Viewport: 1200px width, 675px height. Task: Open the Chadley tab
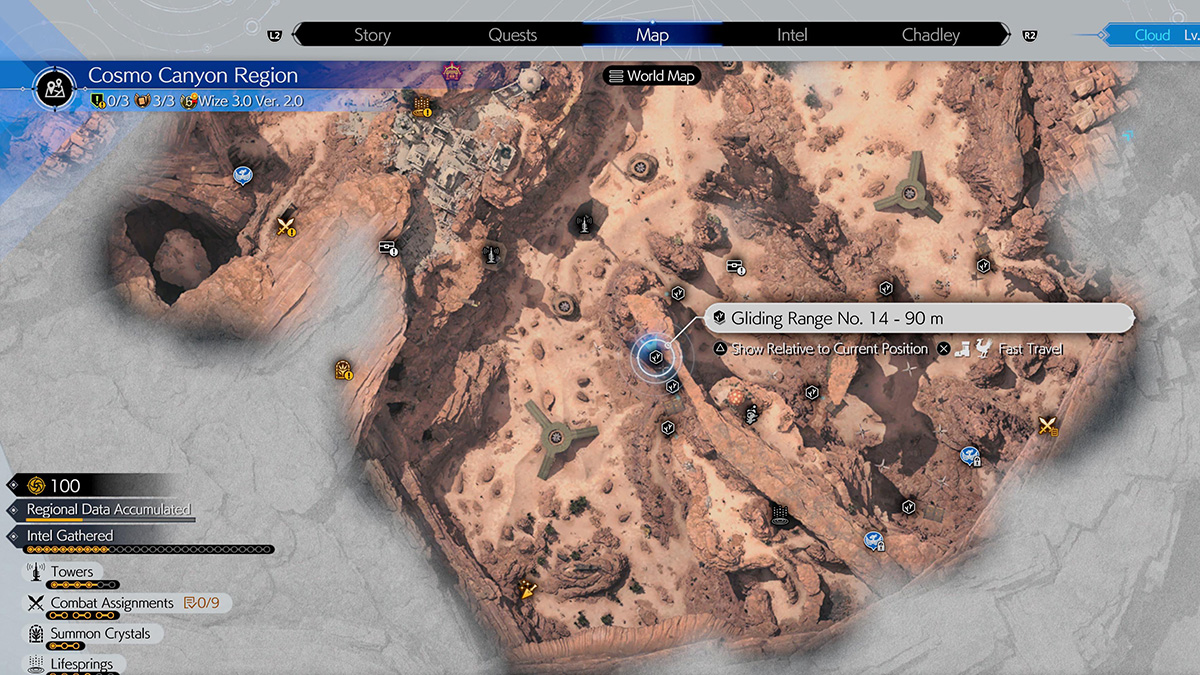click(931, 35)
